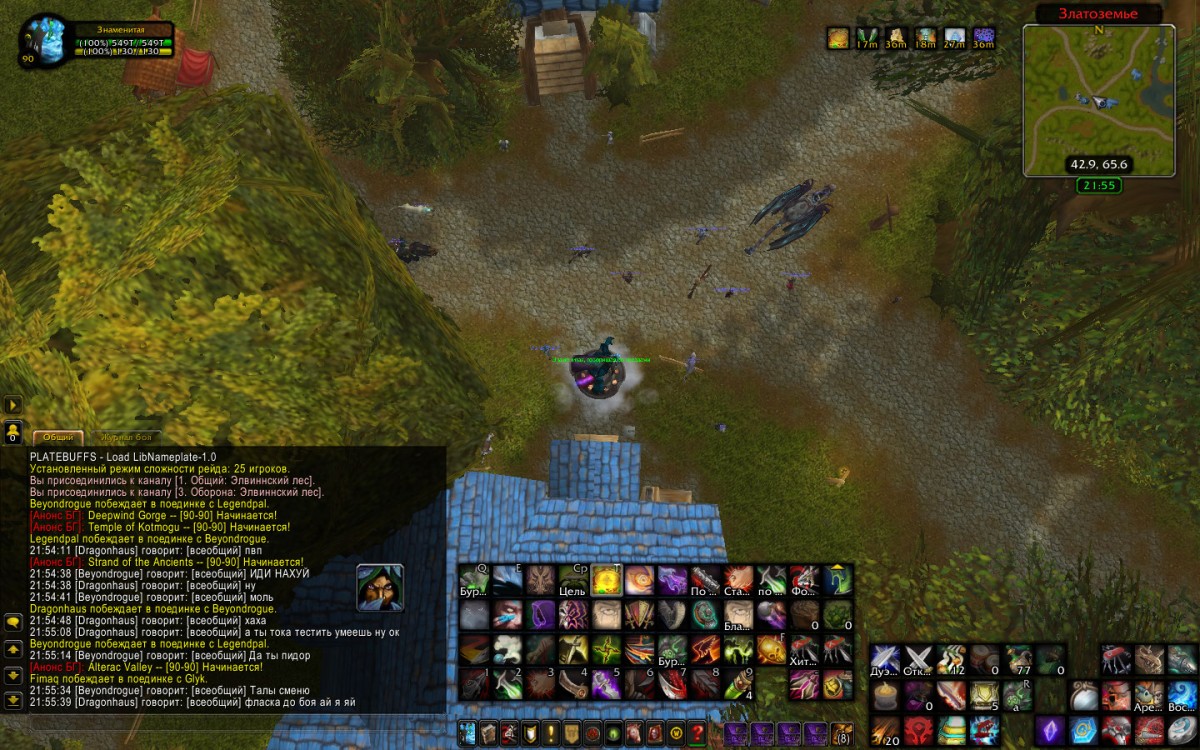Open the clock showing 21:55
The image size is (1200, 750).
[1098, 185]
